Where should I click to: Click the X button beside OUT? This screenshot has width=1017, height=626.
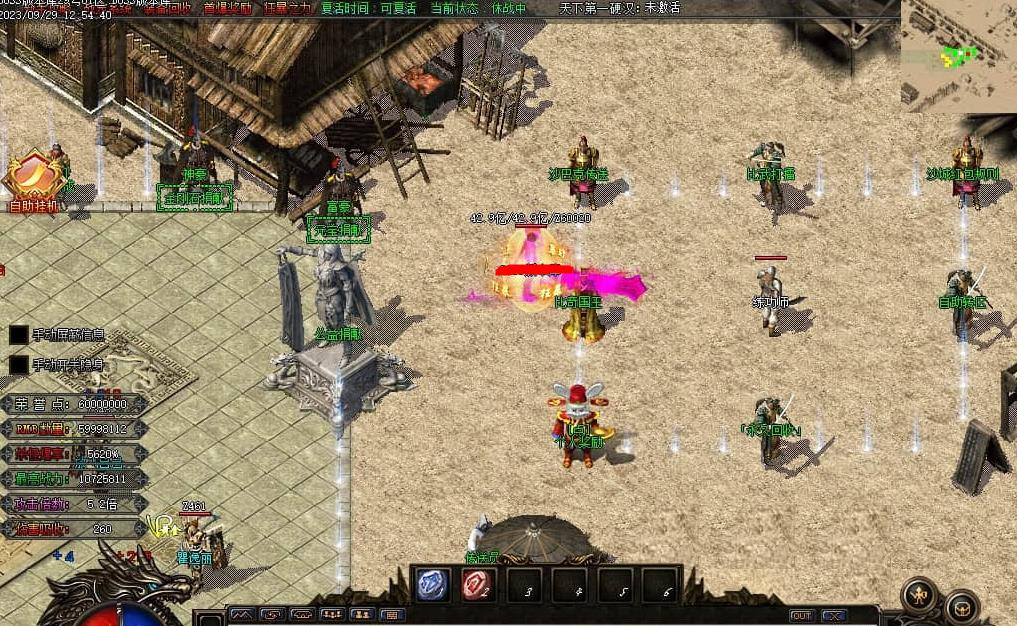click(833, 615)
